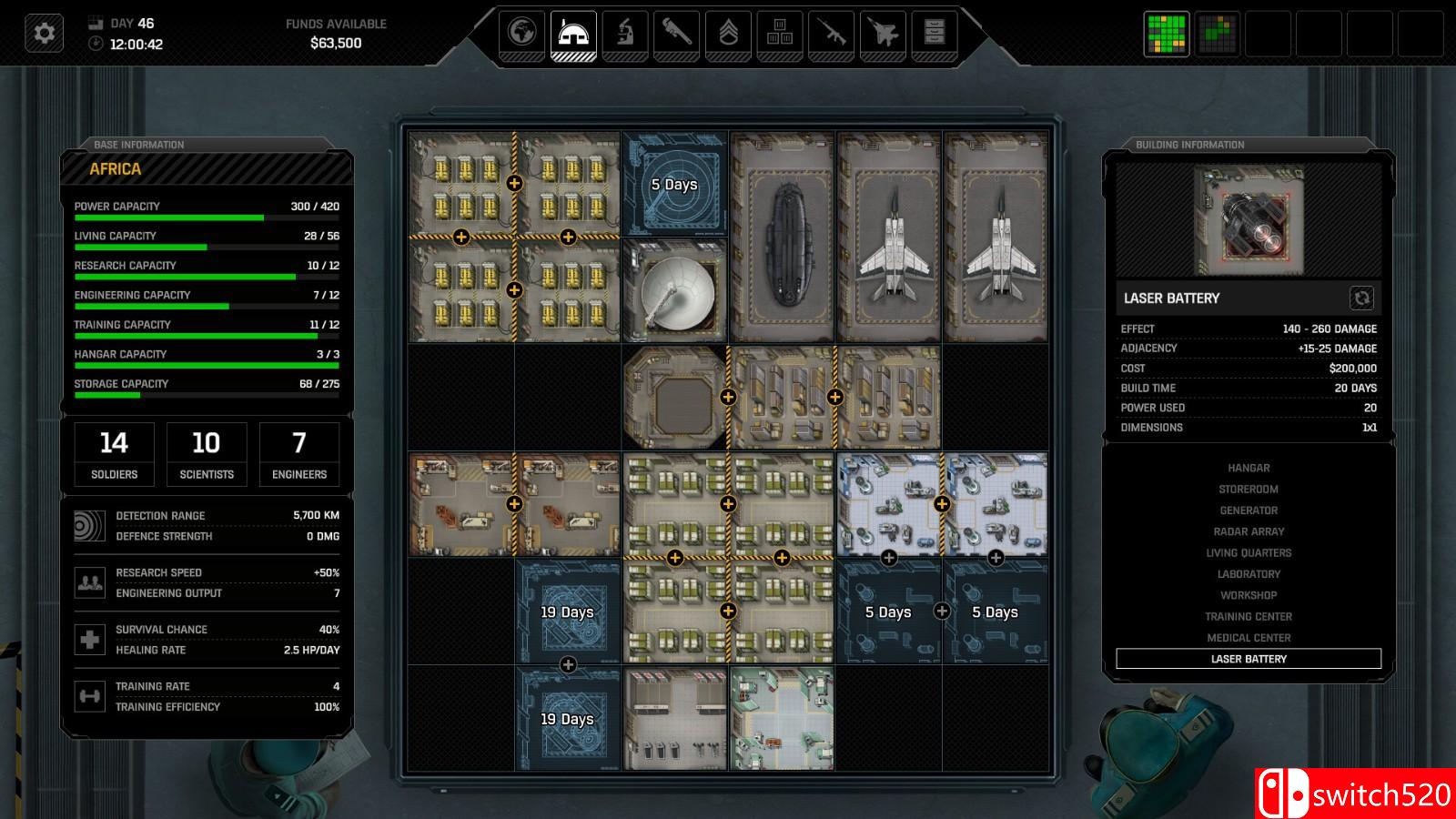The image size is (1456, 819).
Task: Select Radar Array to build
Action: coord(1249,531)
